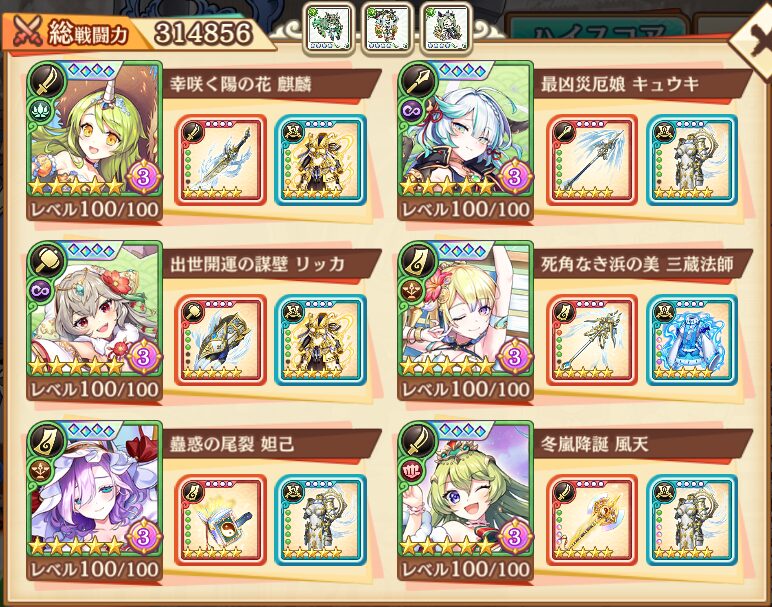Click 風天's golden weapon slot
The width and height of the screenshot is (772, 607).
click(x=592, y=520)
